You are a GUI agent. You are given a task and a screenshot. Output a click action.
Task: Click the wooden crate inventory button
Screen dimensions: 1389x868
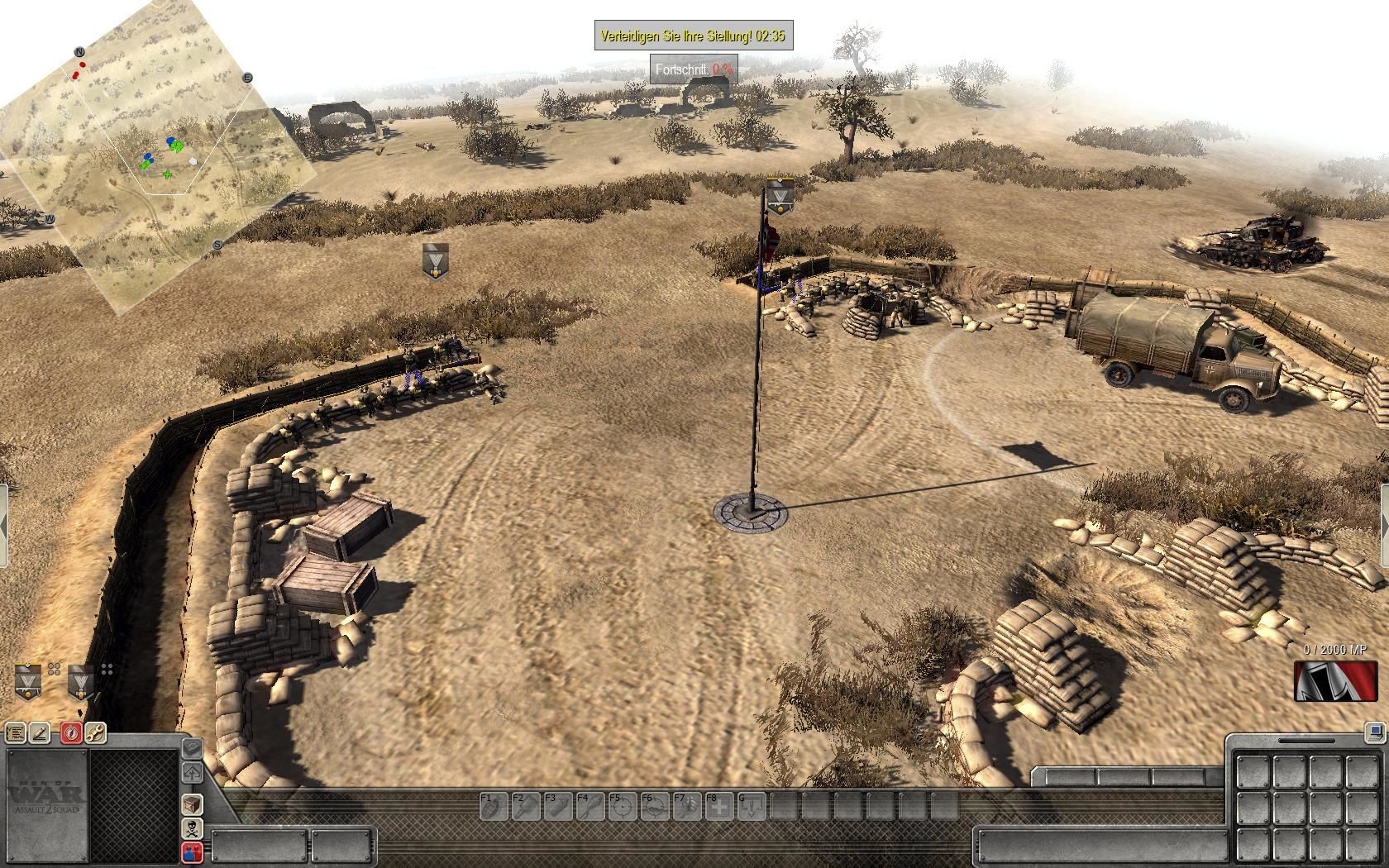coord(192,804)
